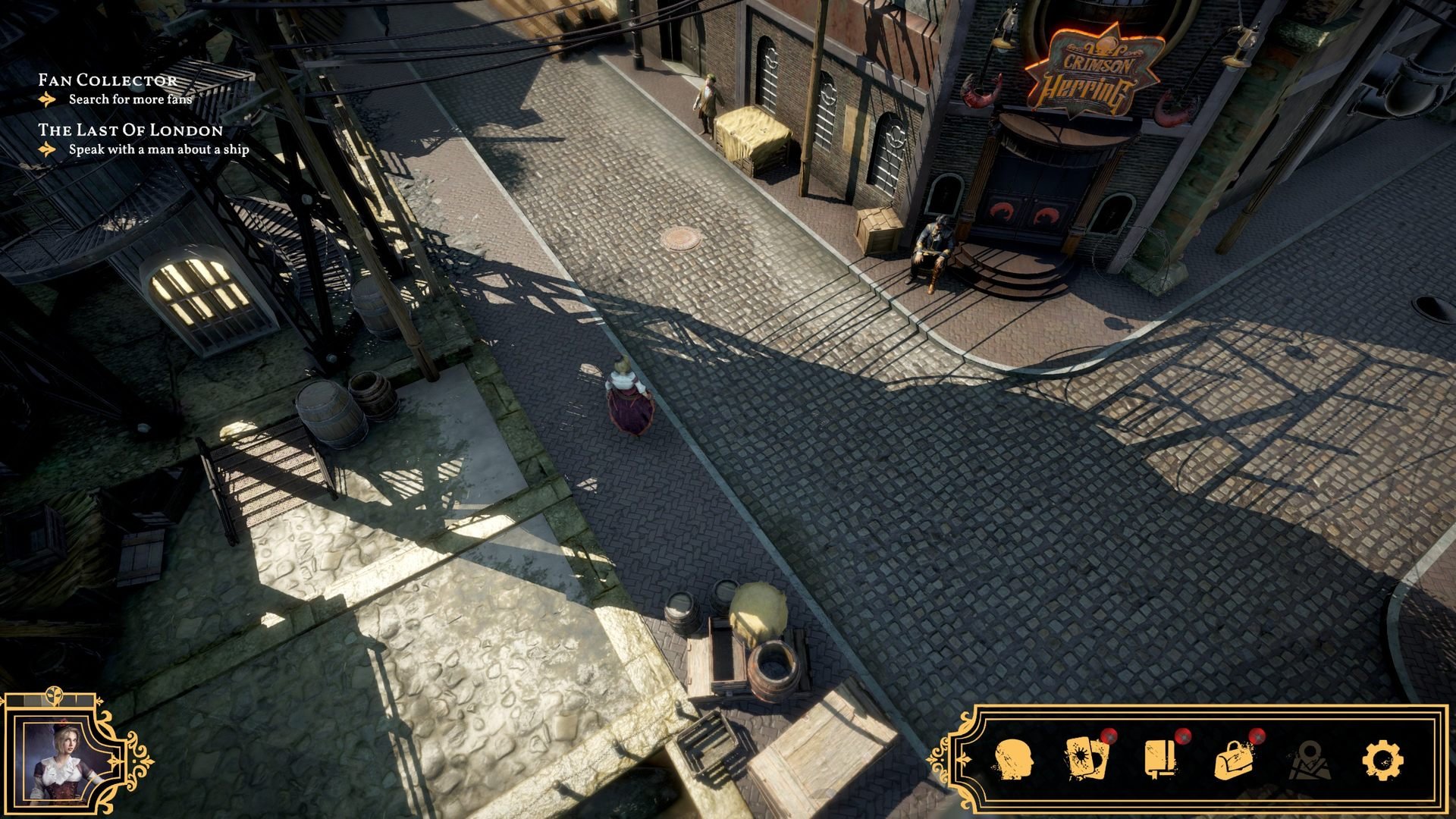Select The Last Of London quest
This screenshot has height=819, width=1456.
pyautogui.click(x=130, y=130)
